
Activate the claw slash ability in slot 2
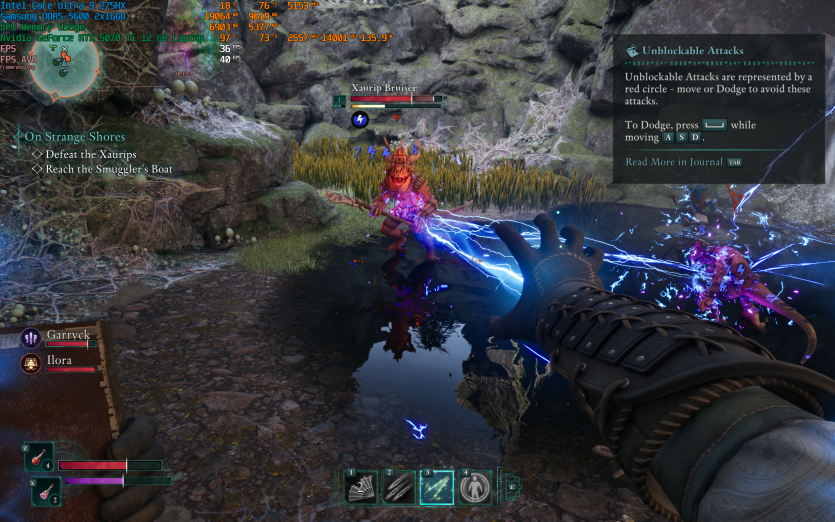tap(399, 487)
